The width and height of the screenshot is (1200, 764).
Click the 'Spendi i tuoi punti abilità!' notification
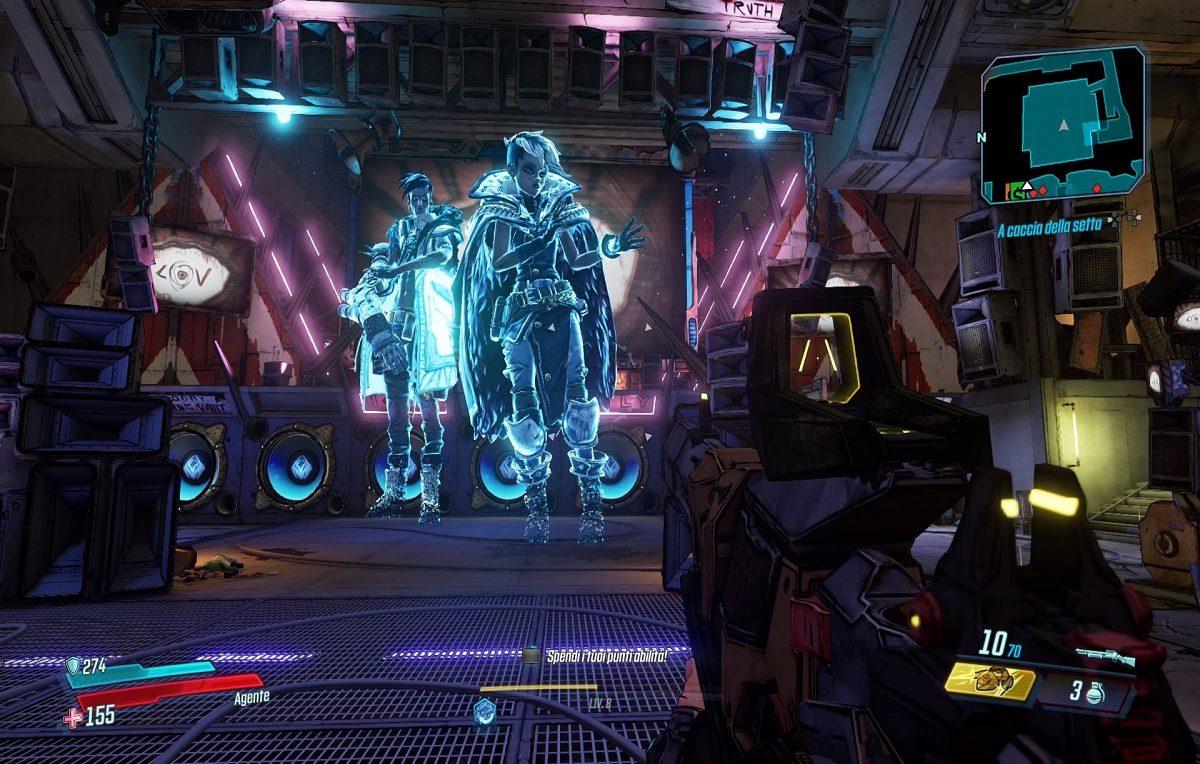603,655
